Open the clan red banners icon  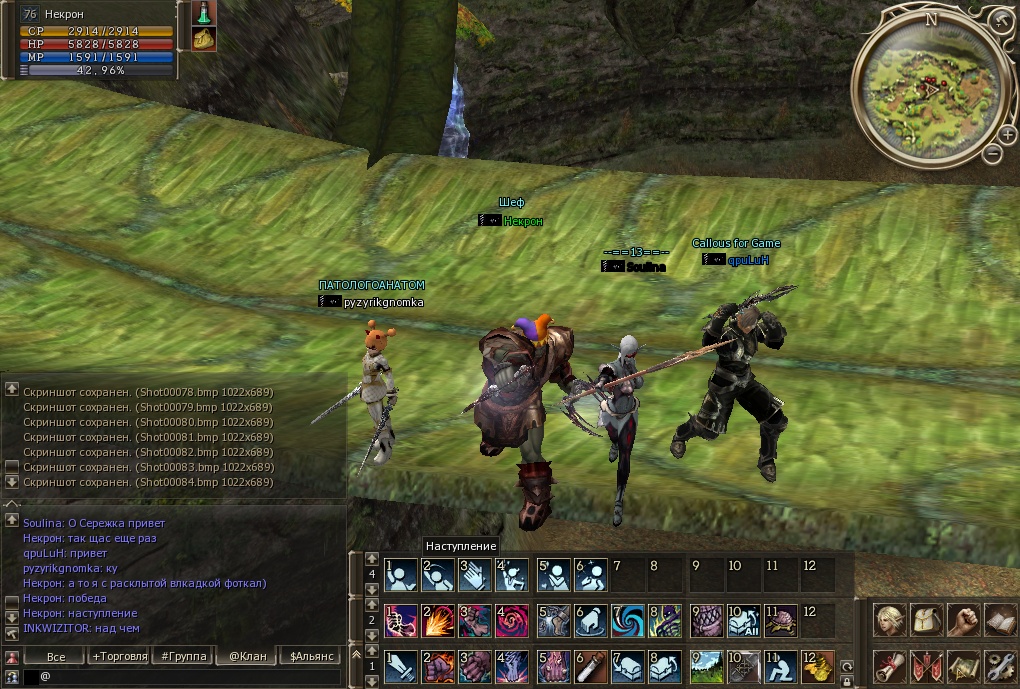pyautogui.click(x=926, y=665)
